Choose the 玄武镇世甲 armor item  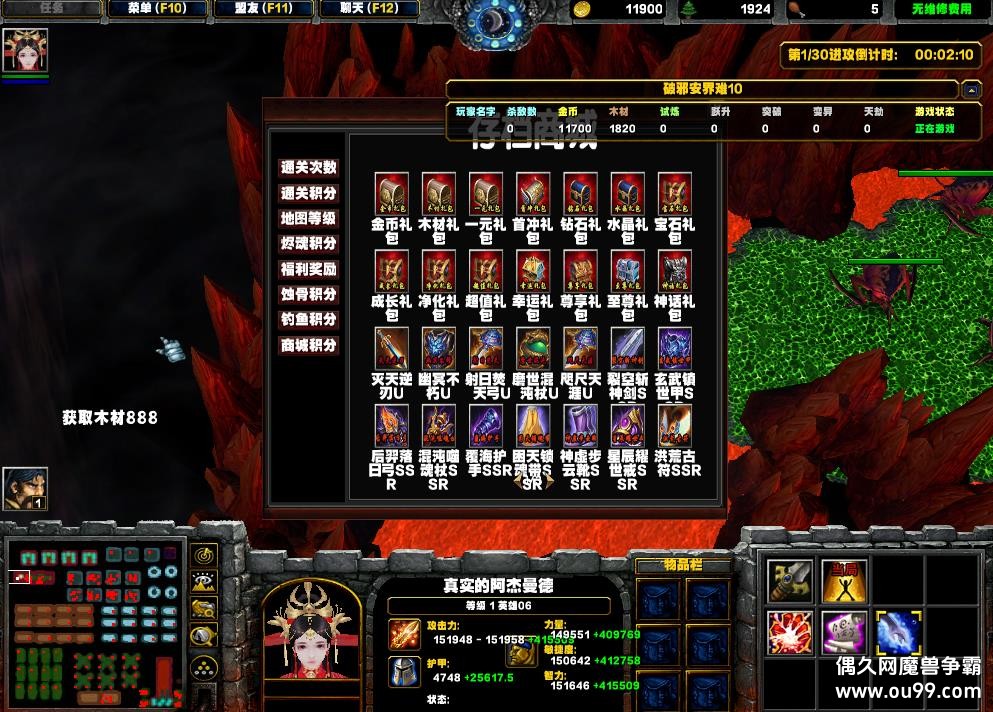click(x=674, y=348)
